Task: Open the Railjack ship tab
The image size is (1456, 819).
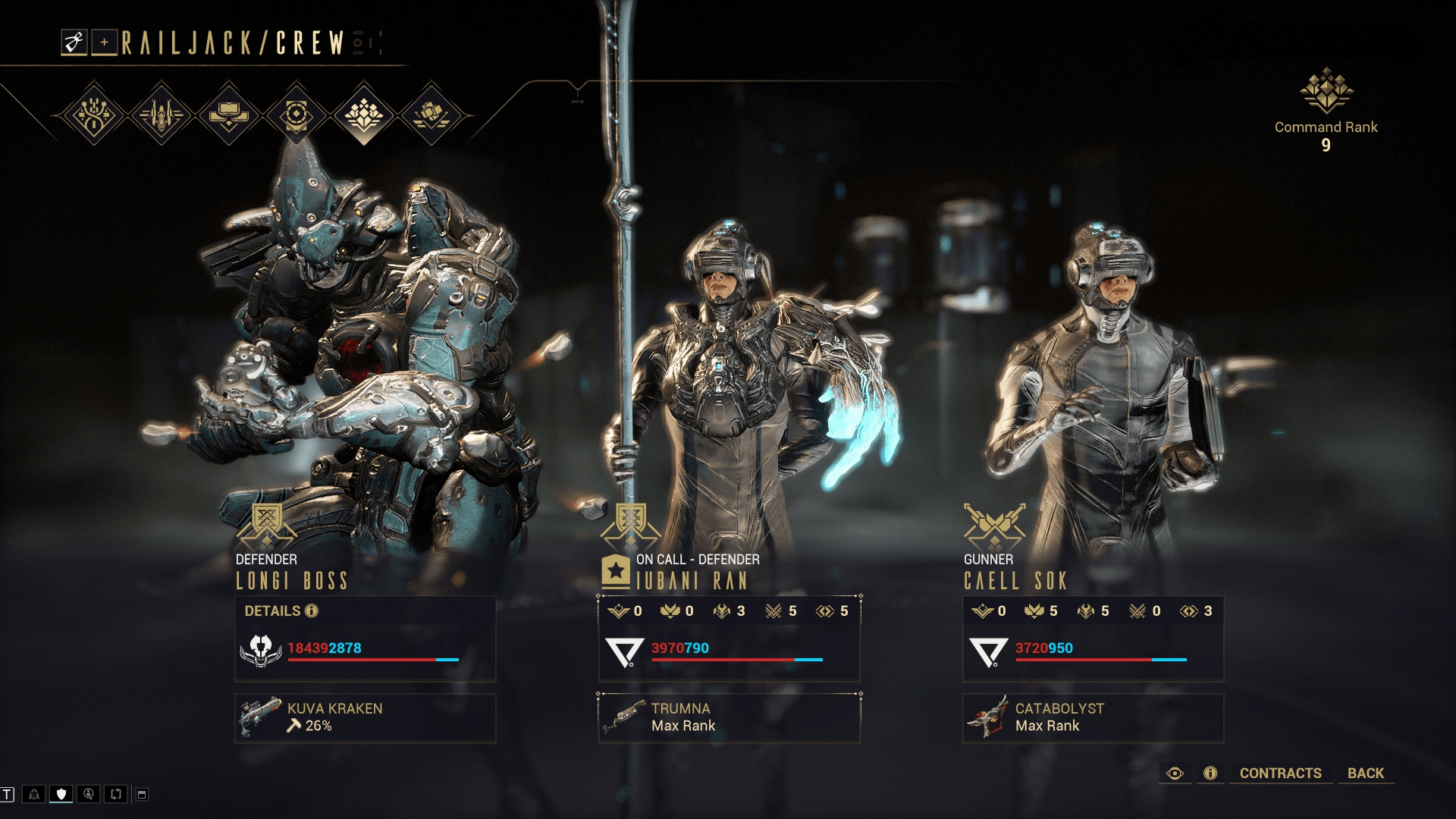Action: tap(161, 115)
